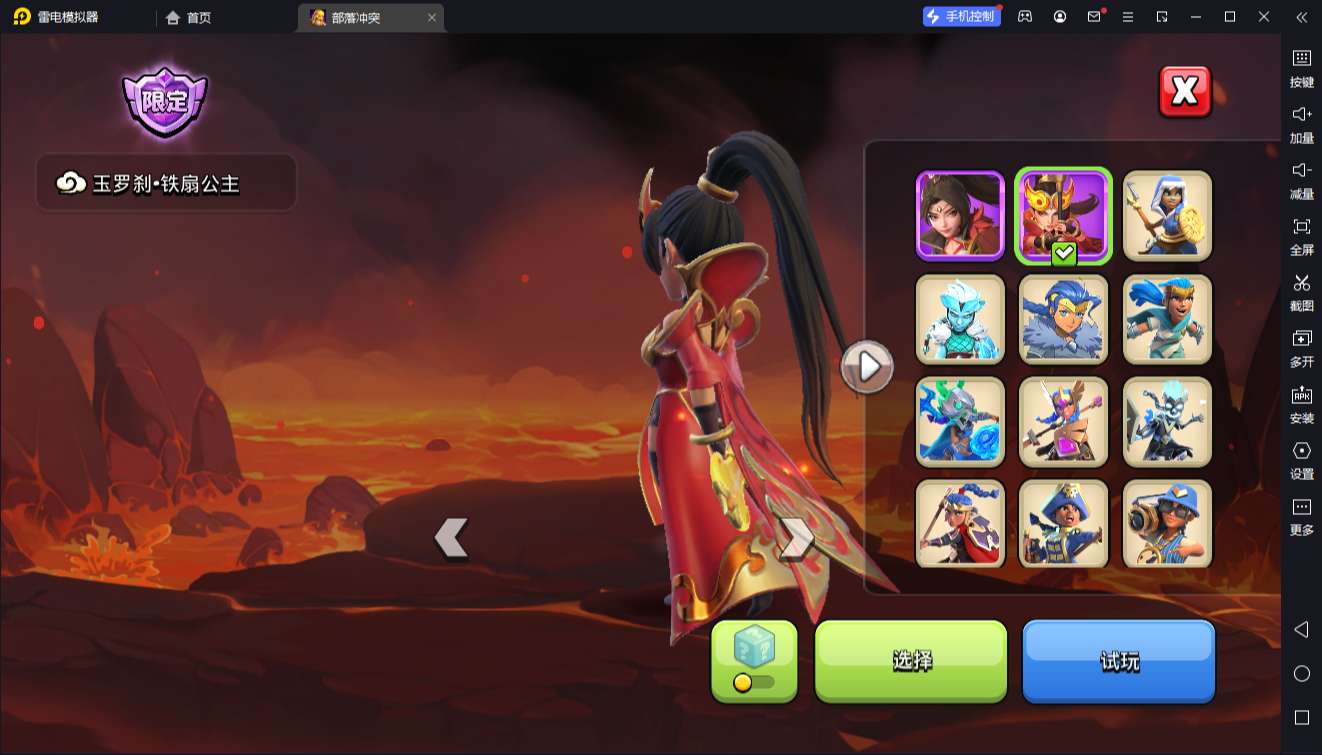1322x755 pixels.
Task: Select the black-haired woman skin portrait
Action: pos(960,215)
